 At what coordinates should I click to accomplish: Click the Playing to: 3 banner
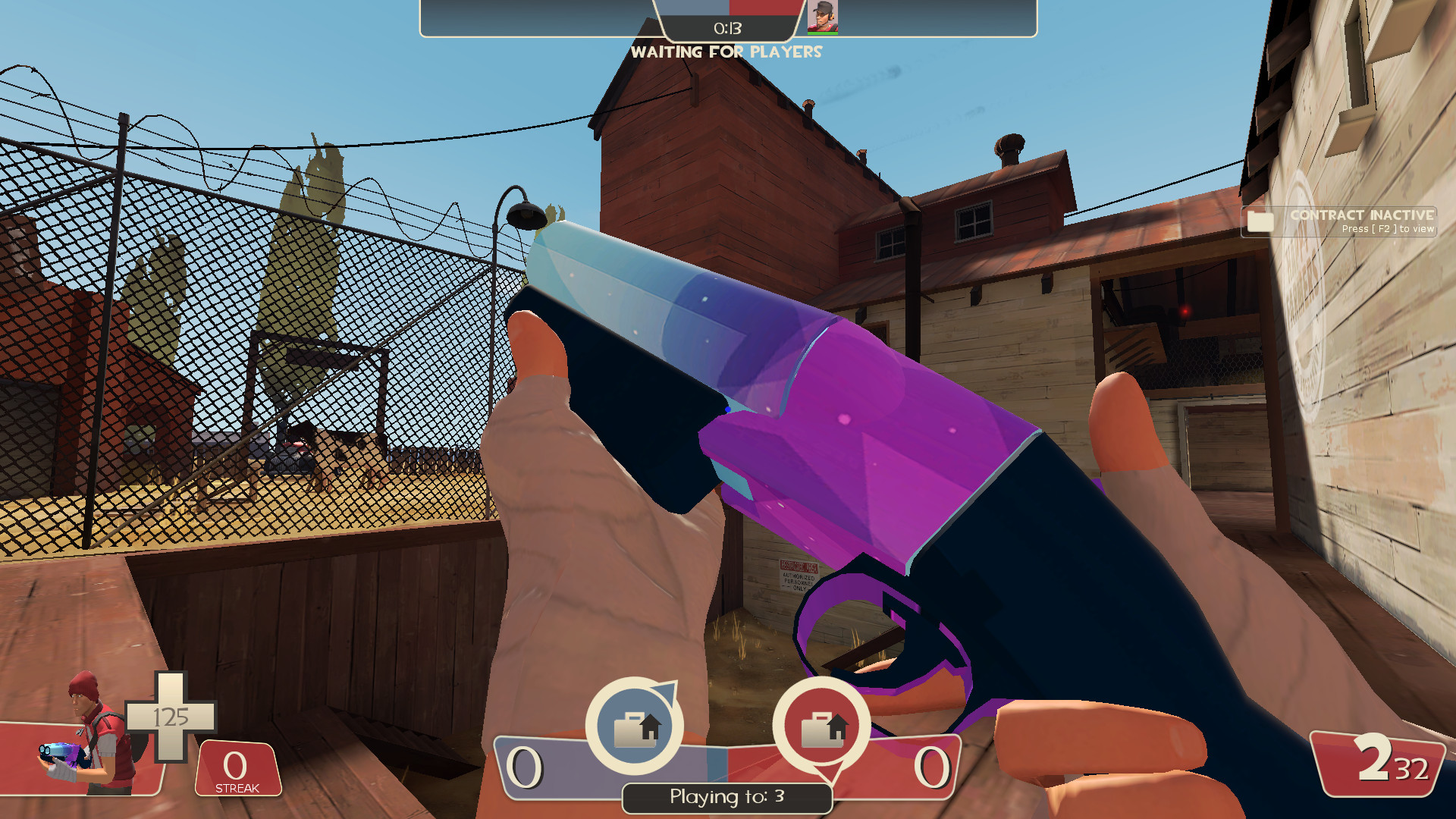(x=726, y=797)
